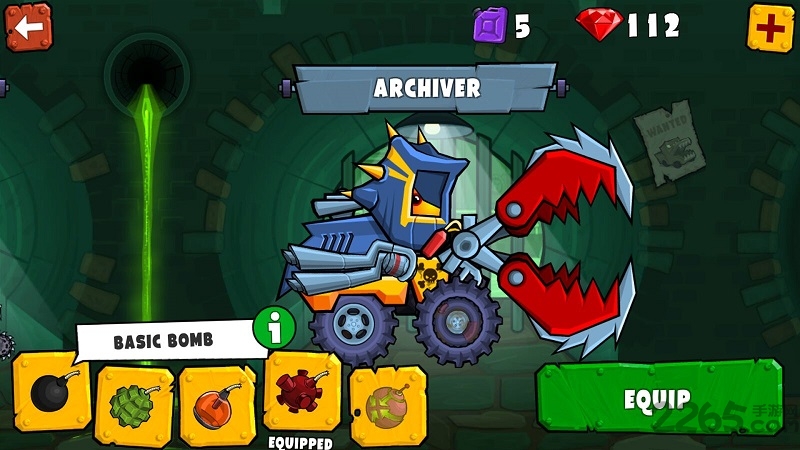
Task: Select the tan and green bomb slot
Action: point(387,404)
